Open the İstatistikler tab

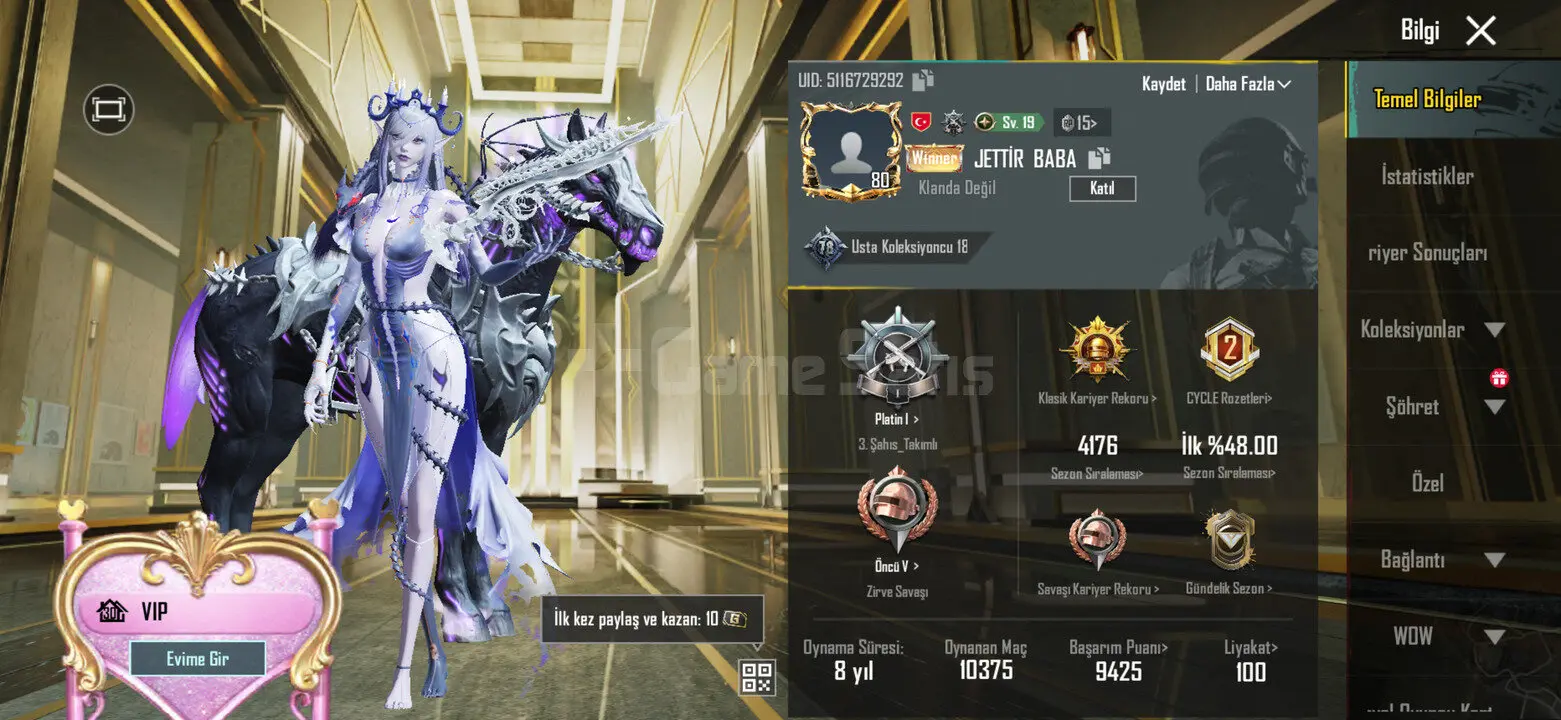pos(1427,176)
